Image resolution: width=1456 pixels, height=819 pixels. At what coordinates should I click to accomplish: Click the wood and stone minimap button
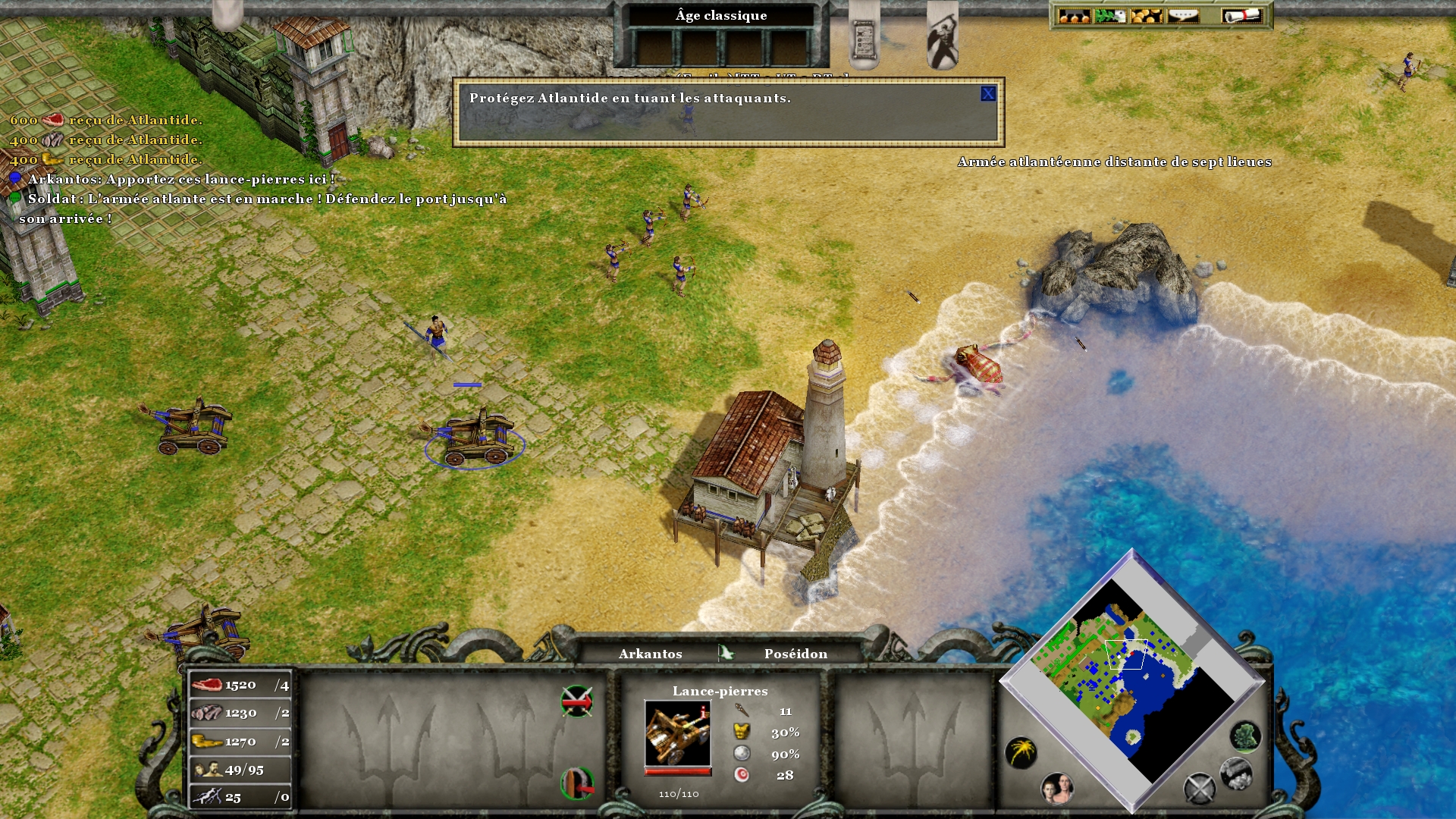1235,773
